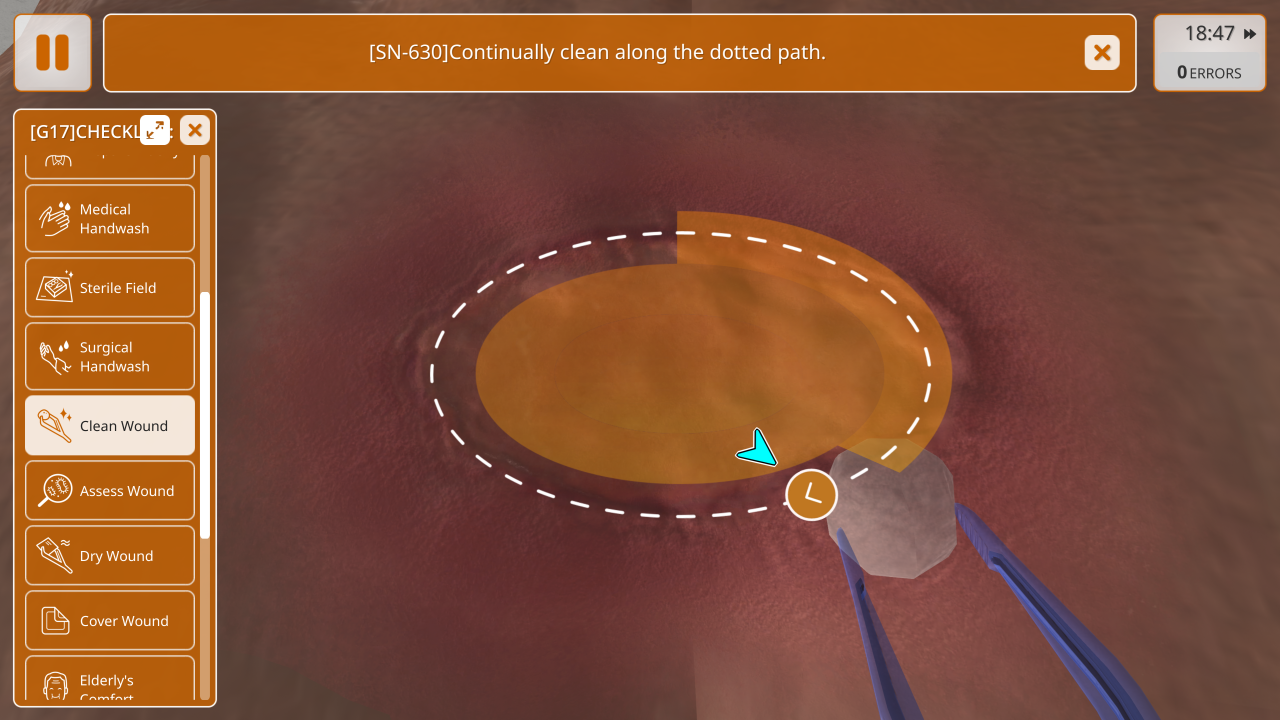The height and width of the screenshot is (720, 1280).
Task: Choose Surgical Handwash in checklist
Action: [x=110, y=357]
